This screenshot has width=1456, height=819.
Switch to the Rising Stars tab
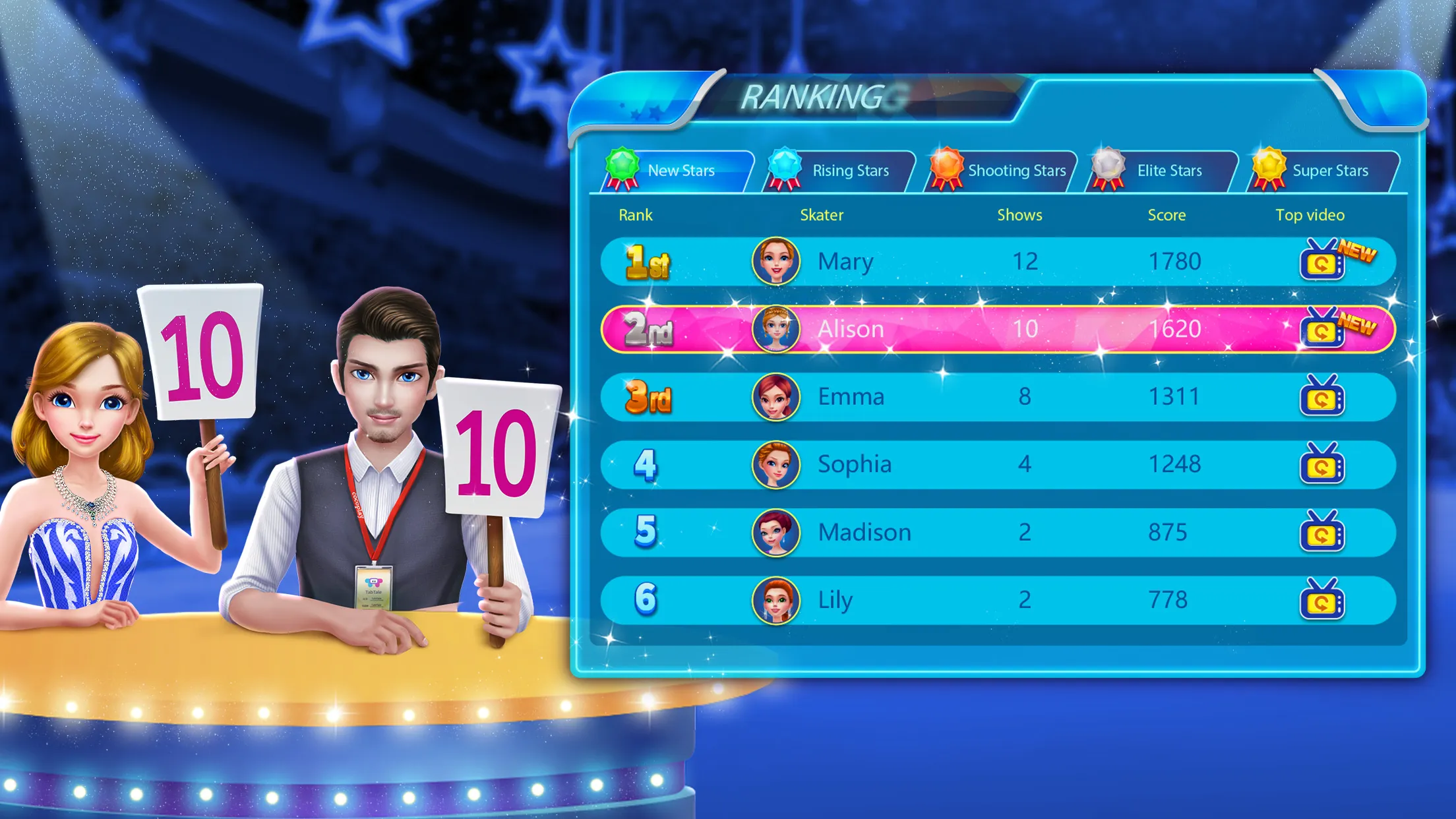pos(851,169)
